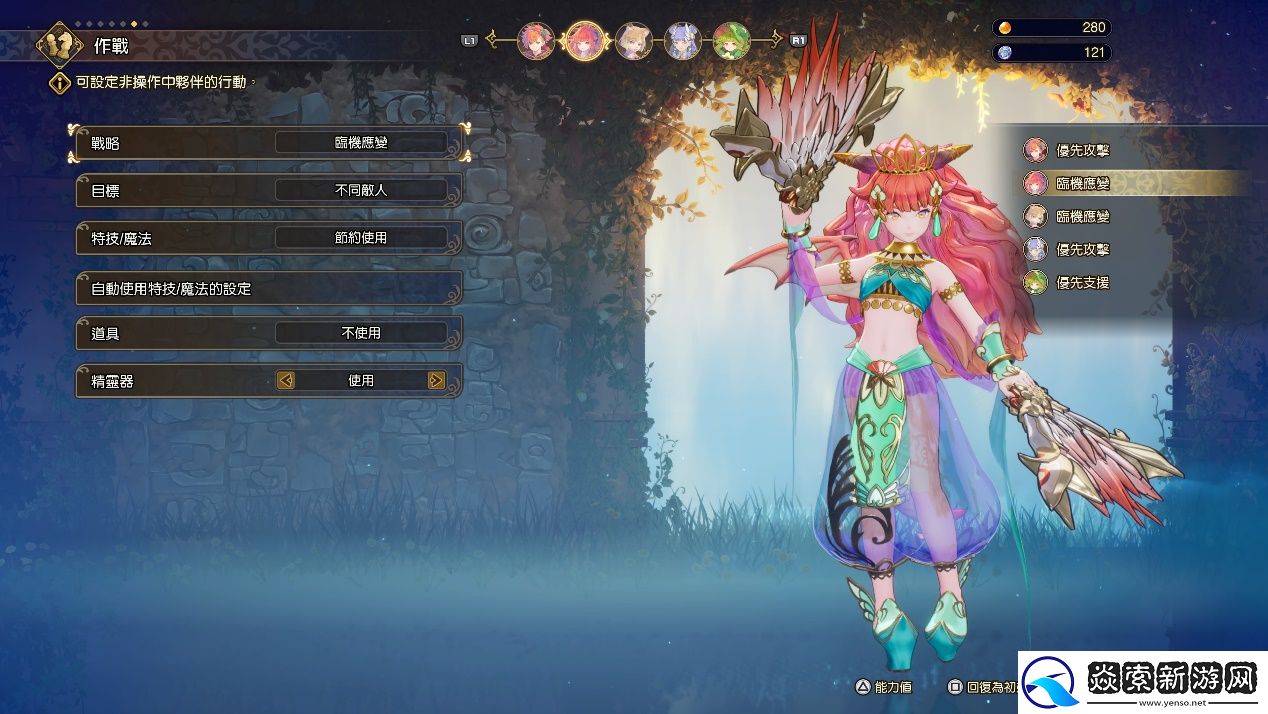The width and height of the screenshot is (1268, 714).
Task: Select the 戰略 strategy row
Action: point(268,143)
